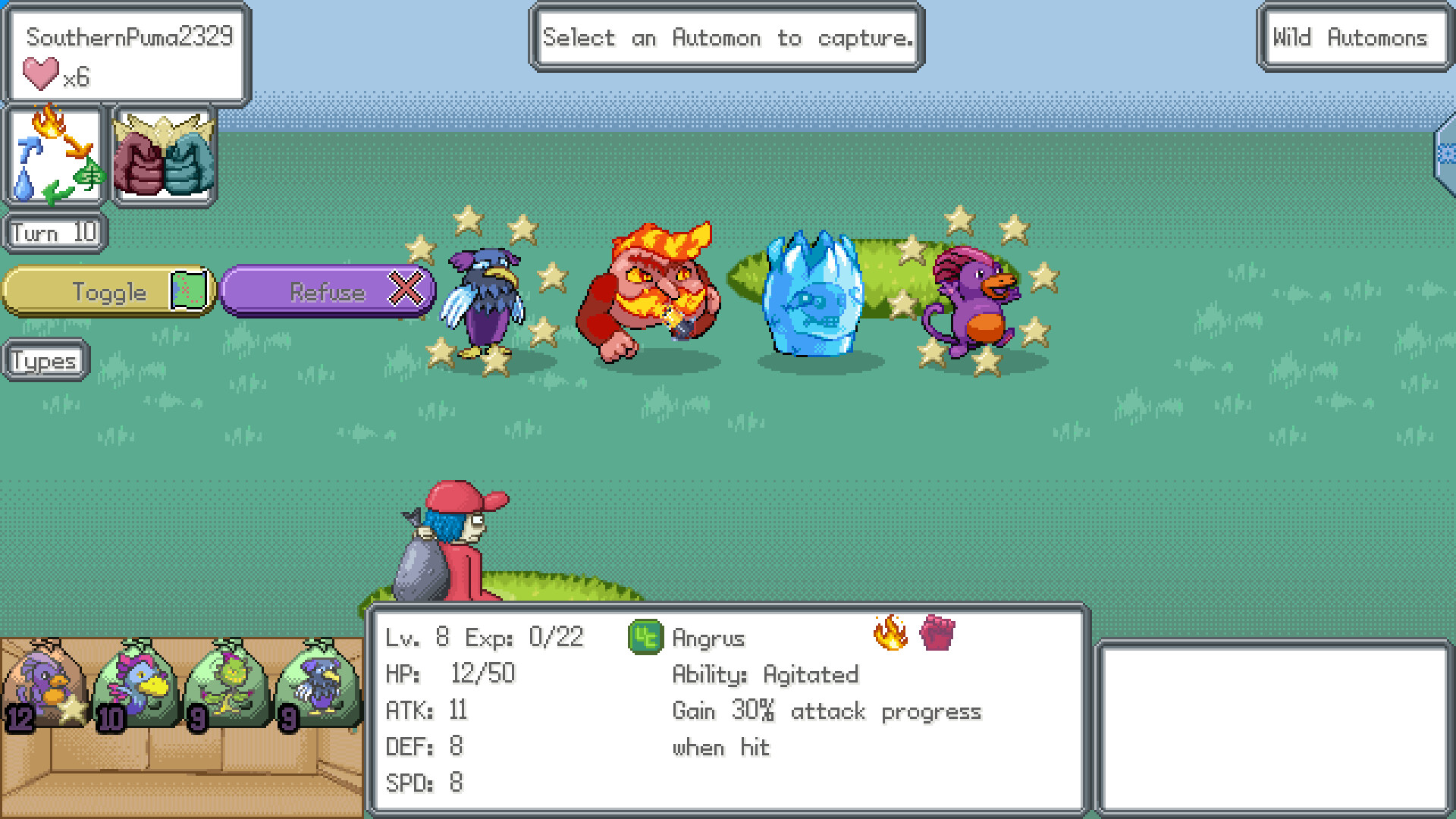Click the crowned fists battle icon

click(163, 154)
